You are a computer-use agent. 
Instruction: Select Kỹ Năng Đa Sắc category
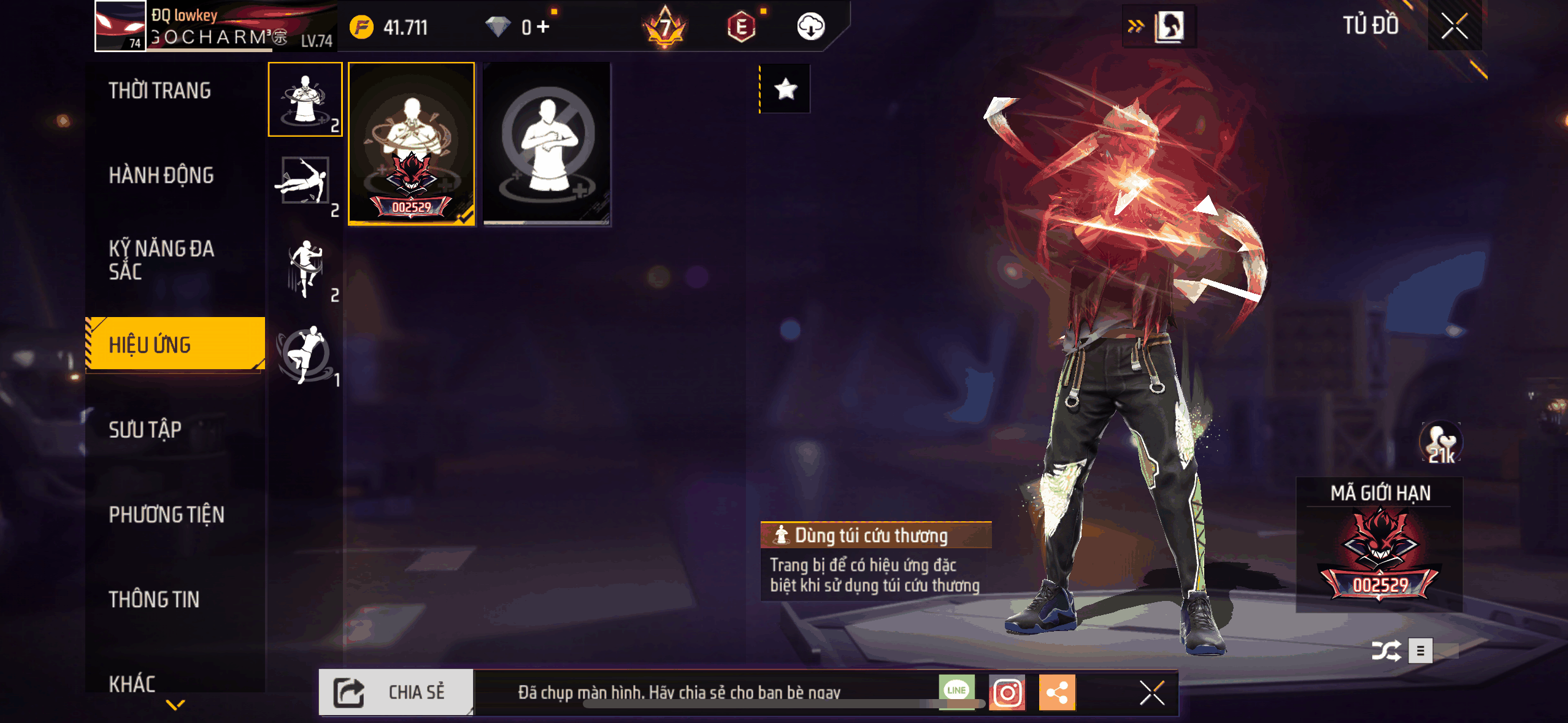point(161,260)
